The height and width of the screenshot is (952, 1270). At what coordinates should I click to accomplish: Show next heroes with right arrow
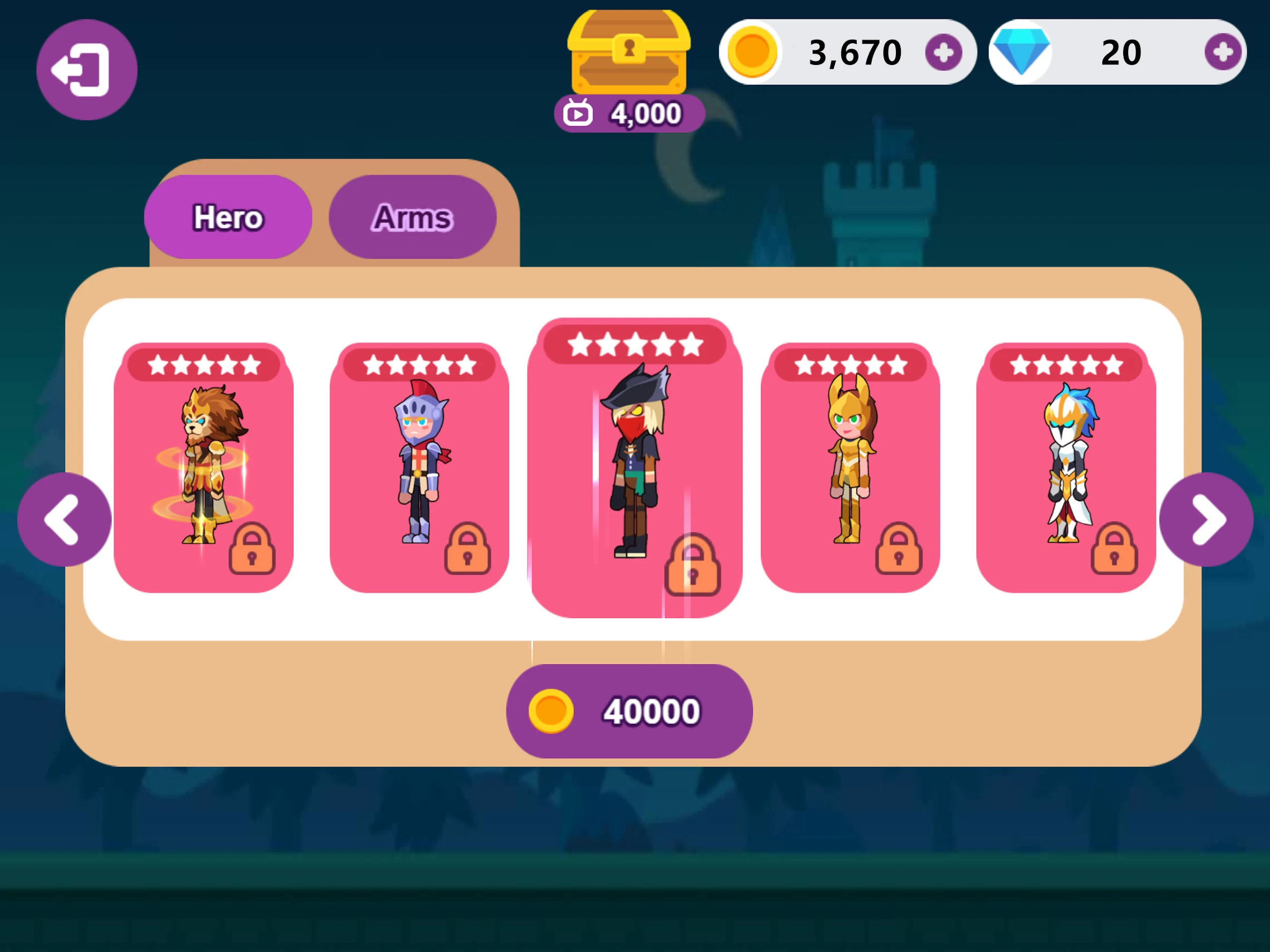pos(1206,519)
